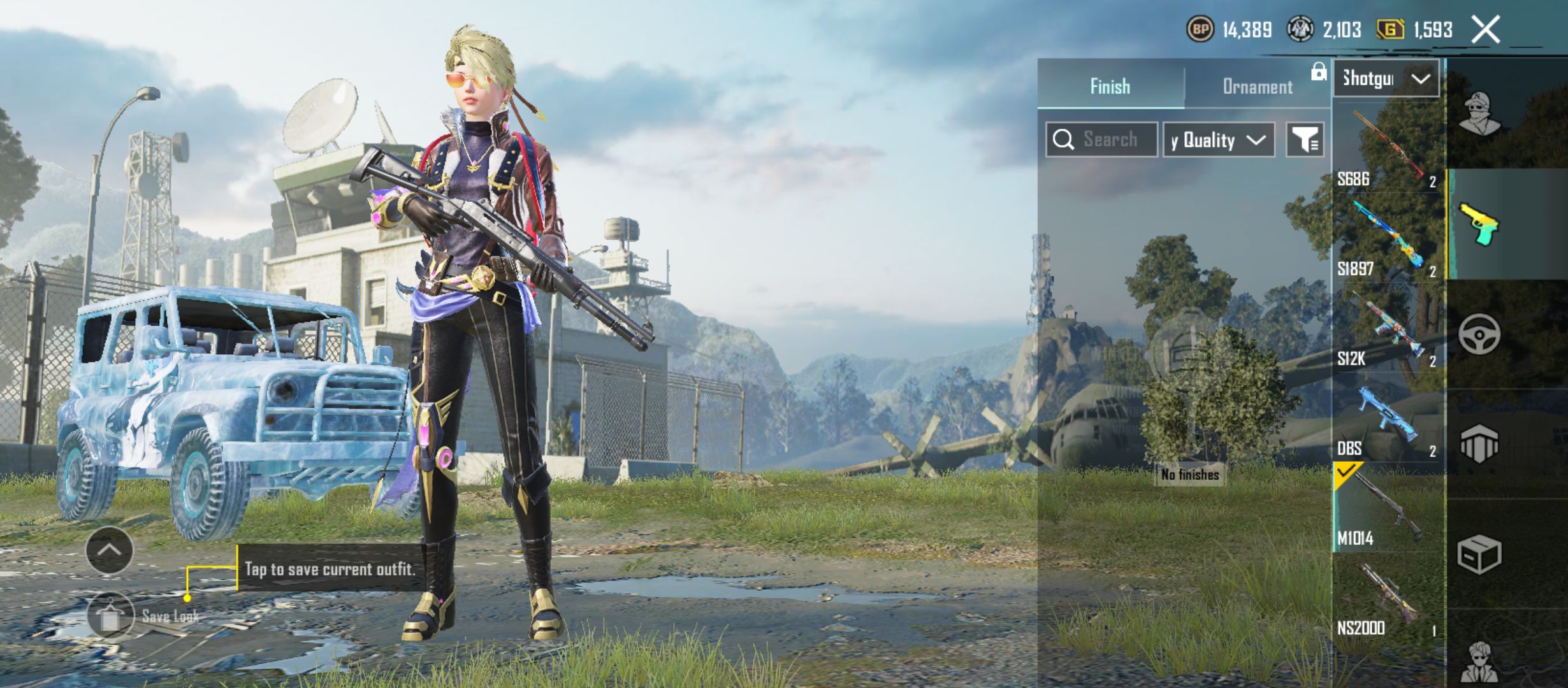
Task: Expand the up-arrow panel button
Action: point(110,550)
